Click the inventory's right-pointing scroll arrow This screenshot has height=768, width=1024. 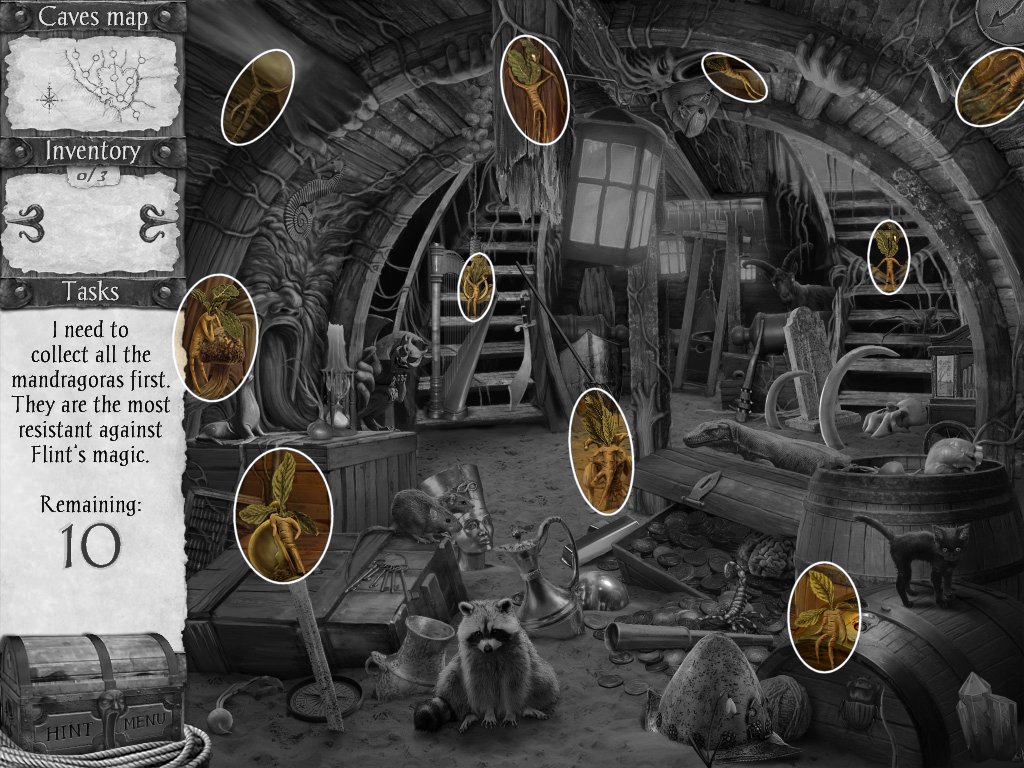(x=152, y=222)
